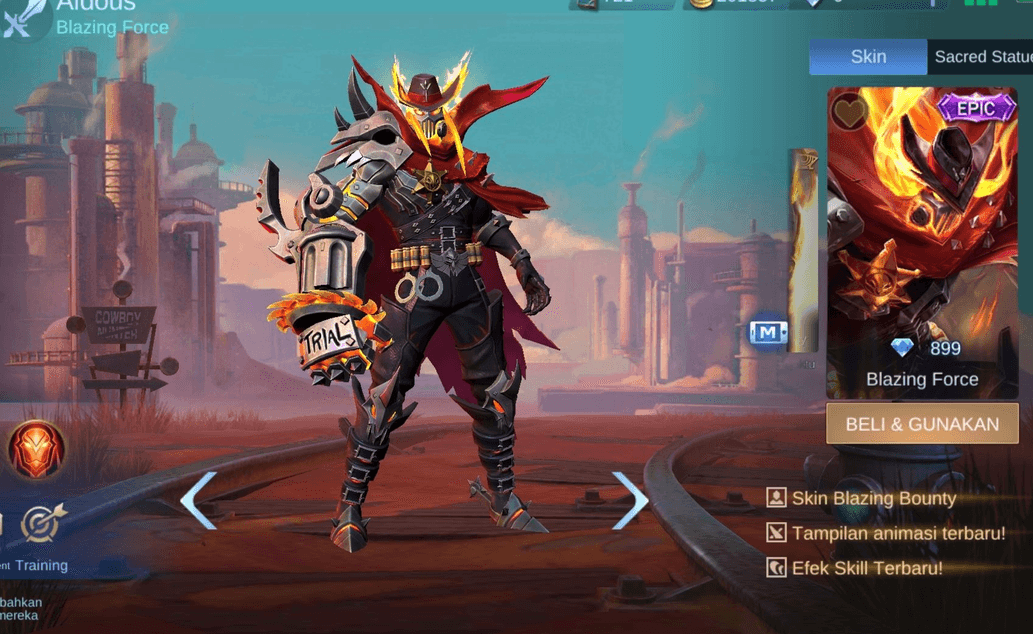Screen dimensions: 1033x634
Task: Click the red fighter emblem icon
Action: pyautogui.click(x=37, y=449)
